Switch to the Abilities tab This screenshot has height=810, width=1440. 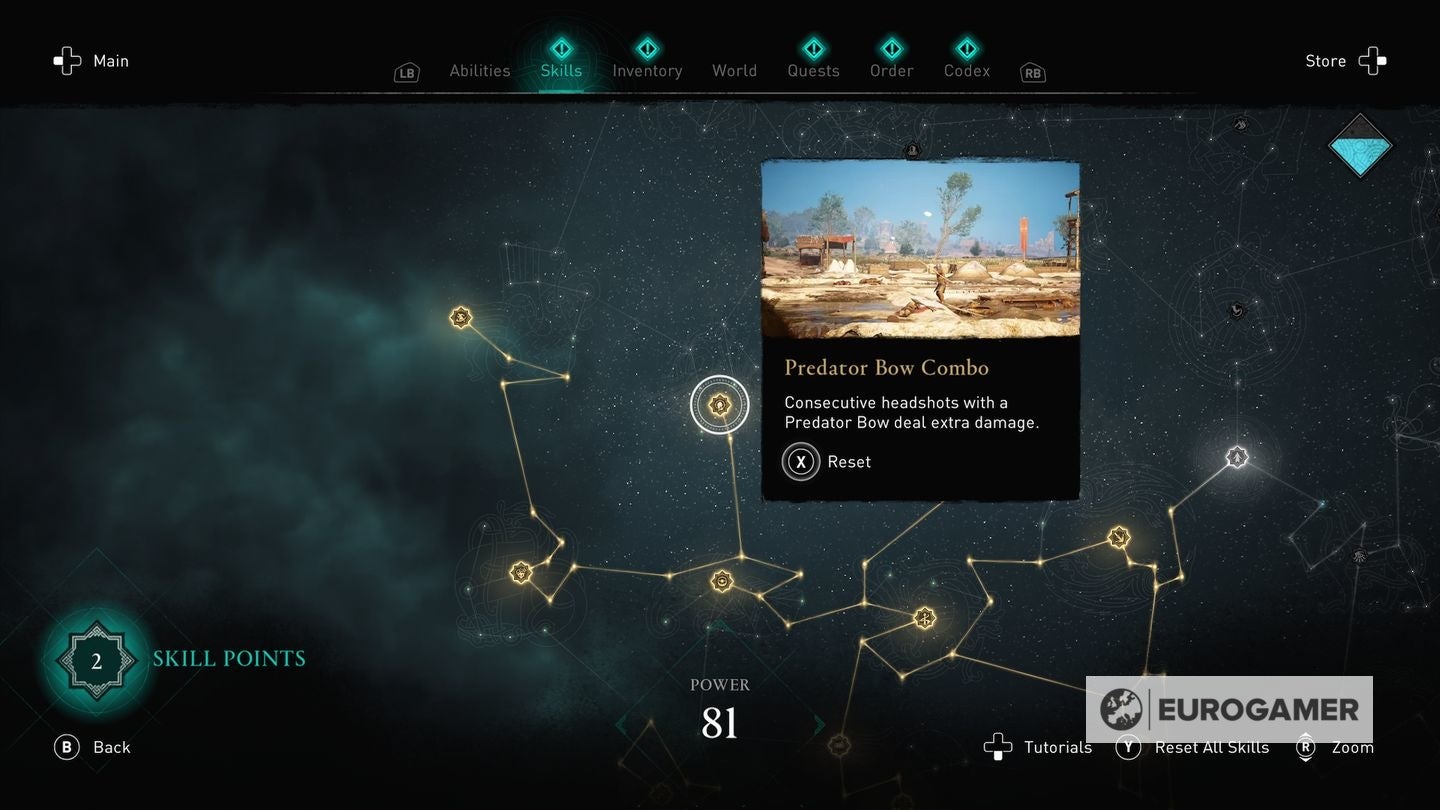pos(480,70)
